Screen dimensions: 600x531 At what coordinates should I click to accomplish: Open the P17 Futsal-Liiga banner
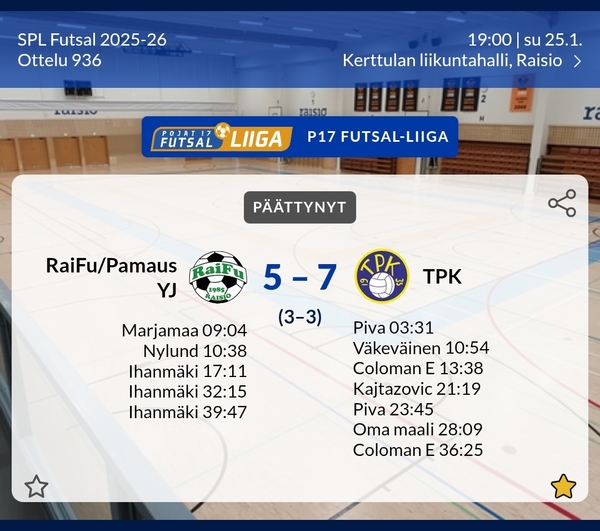pyautogui.click(x=300, y=138)
